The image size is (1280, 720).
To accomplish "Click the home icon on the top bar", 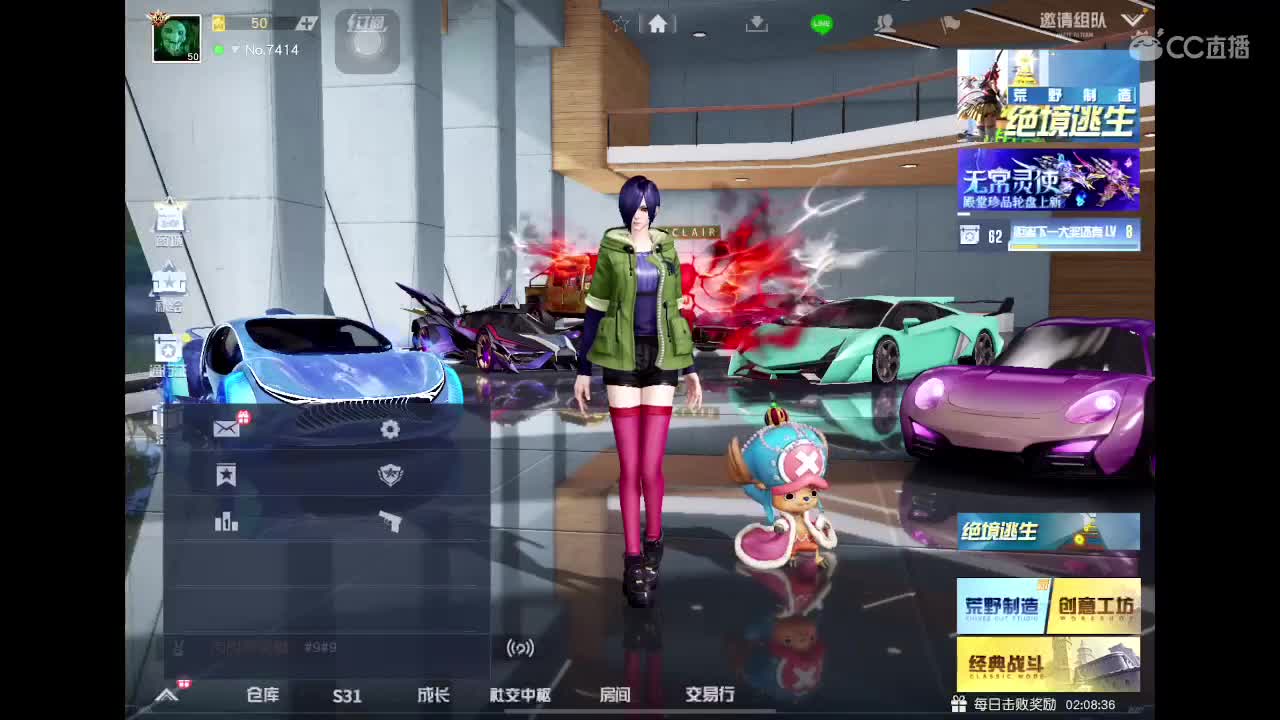I will tap(657, 22).
